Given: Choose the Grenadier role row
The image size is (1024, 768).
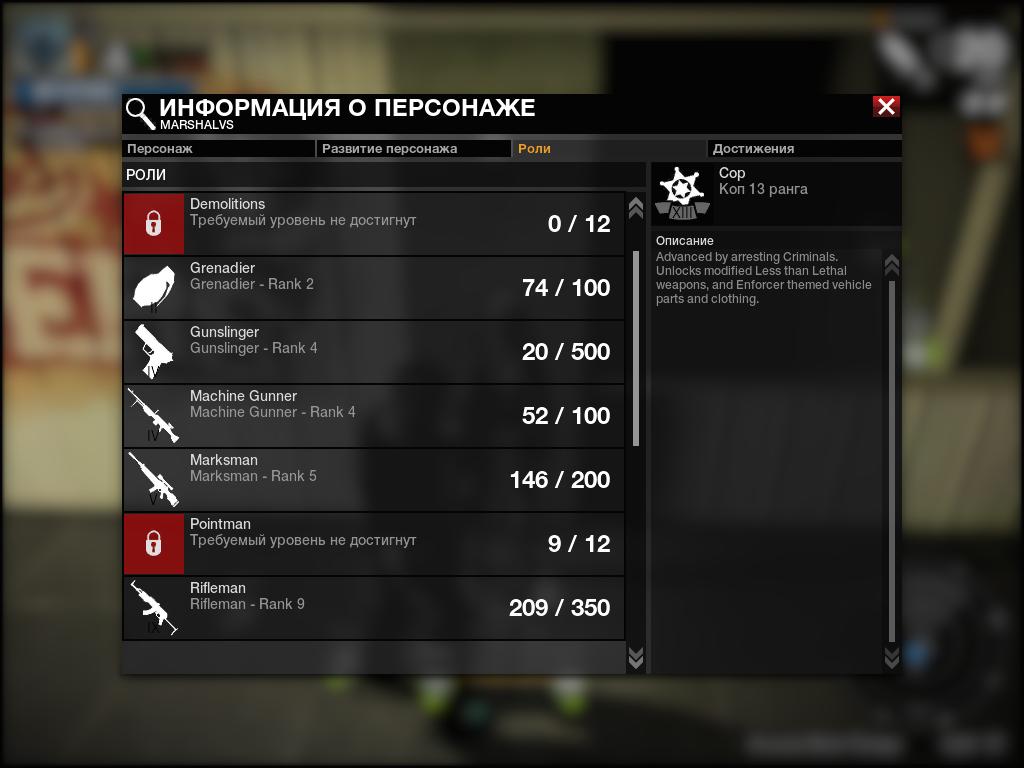Looking at the screenshot, I should (x=373, y=288).
